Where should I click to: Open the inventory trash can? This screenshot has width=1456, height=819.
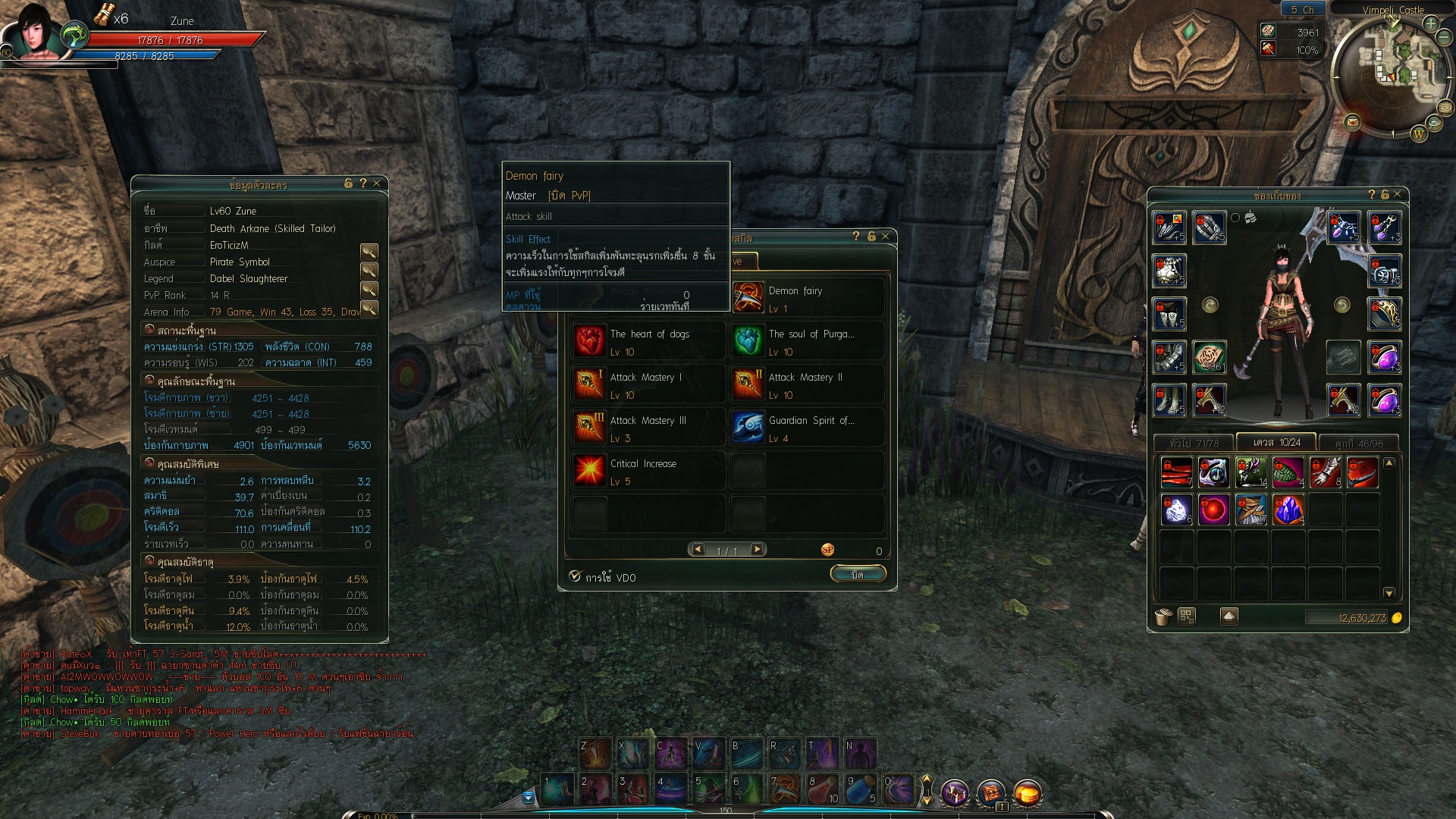(x=1163, y=617)
